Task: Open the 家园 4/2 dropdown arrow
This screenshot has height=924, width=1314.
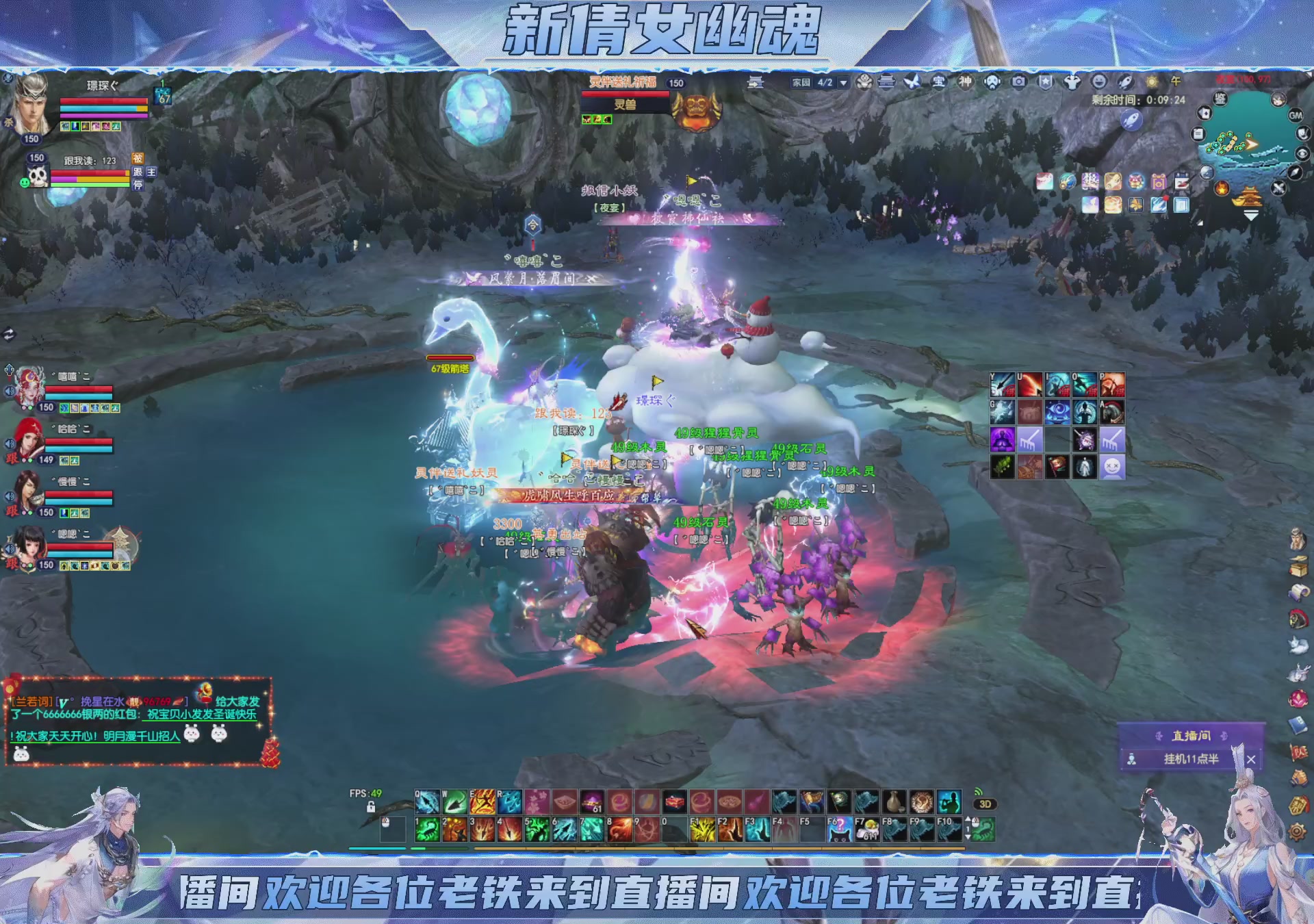Action: (842, 81)
